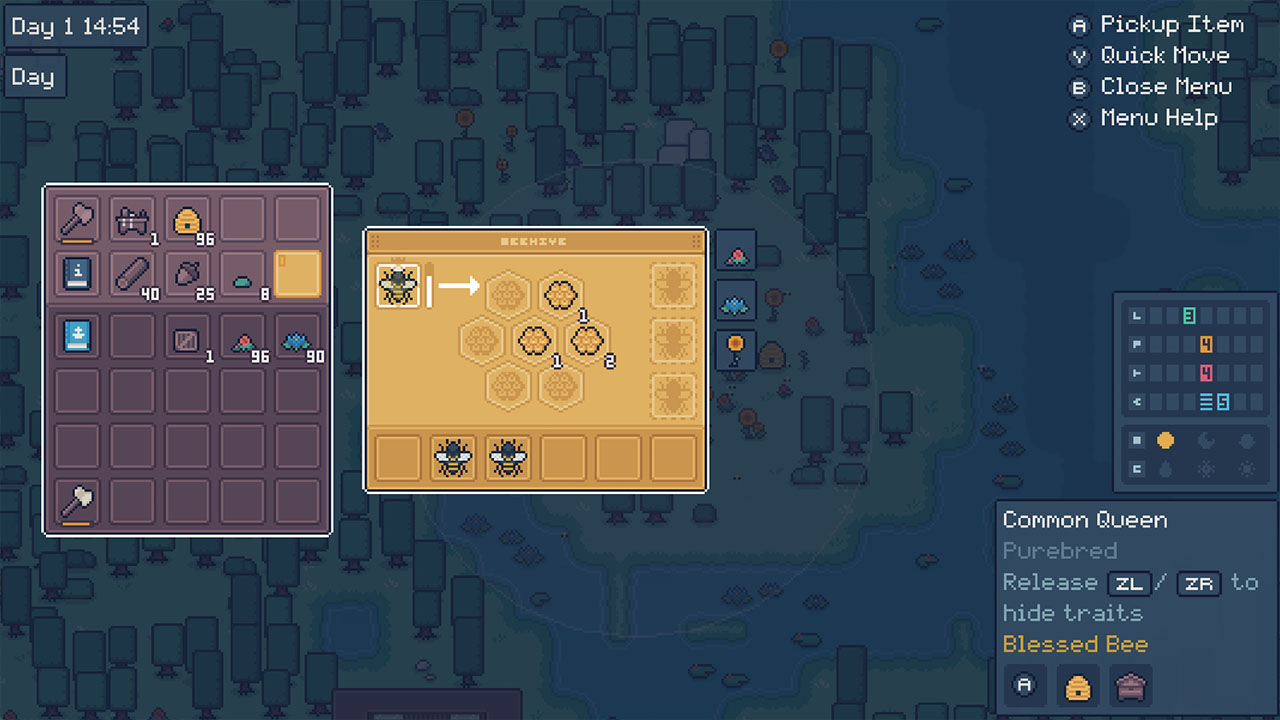
Task: Click the Day indicator button
Action: [33, 76]
